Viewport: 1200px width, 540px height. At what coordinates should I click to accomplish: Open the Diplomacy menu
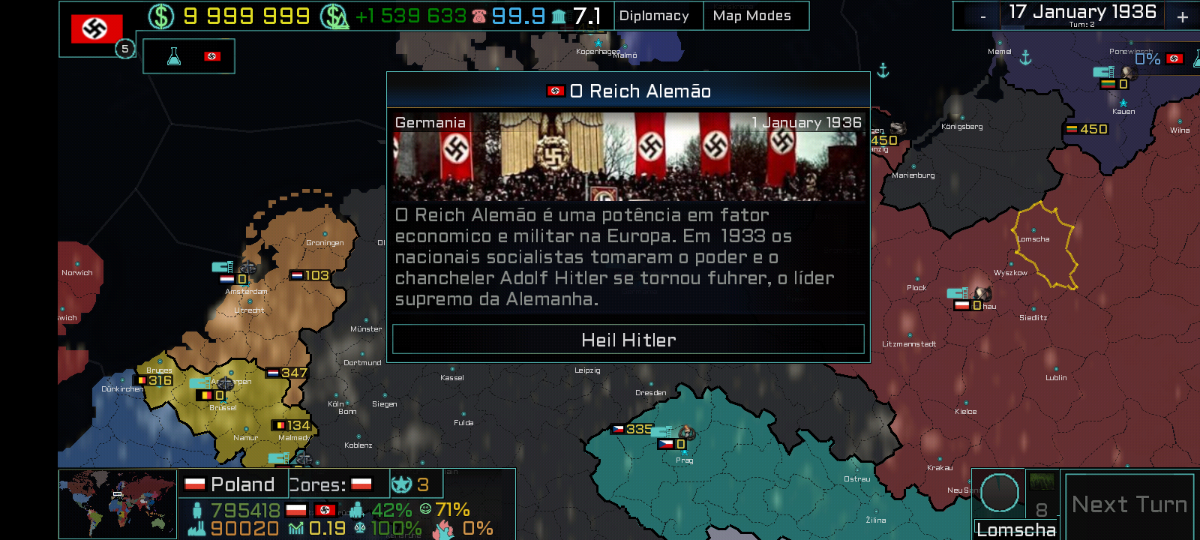click(654, 16)
